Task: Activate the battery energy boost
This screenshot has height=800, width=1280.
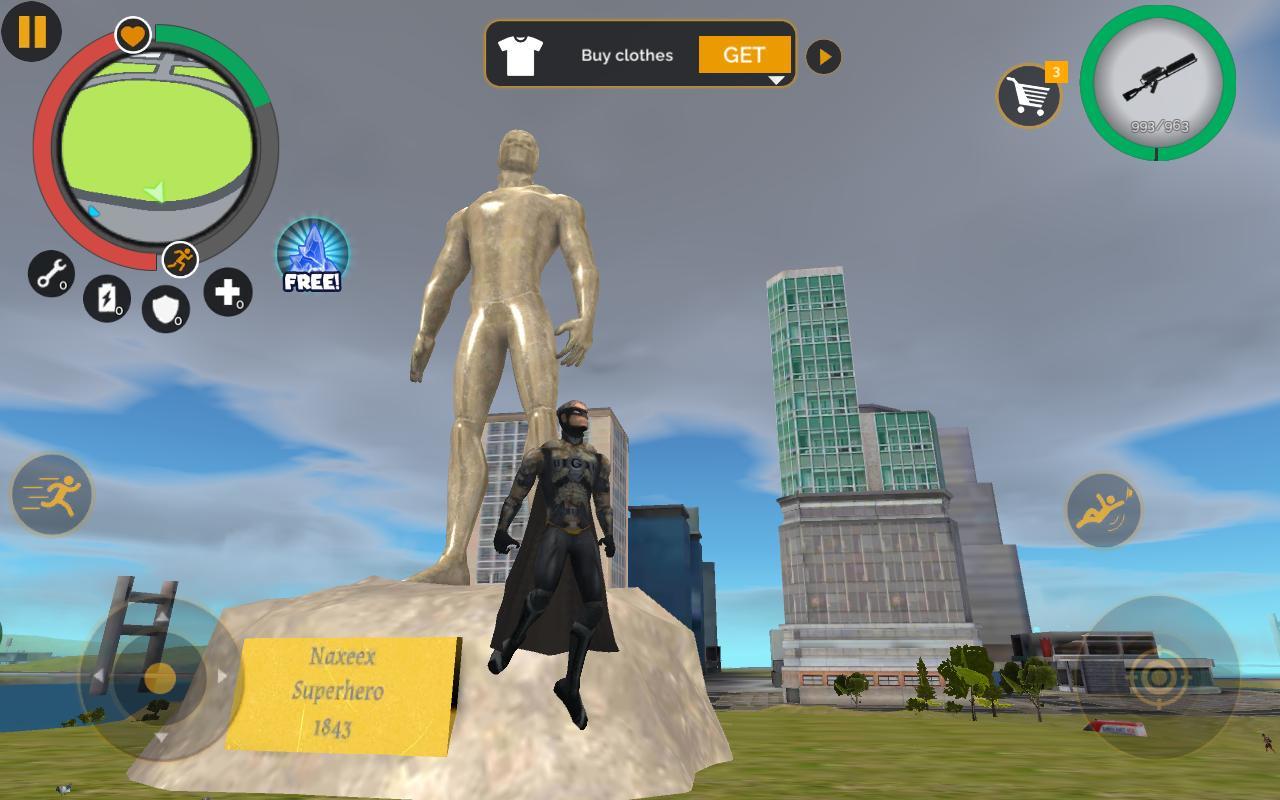Action: click(107, 298)
